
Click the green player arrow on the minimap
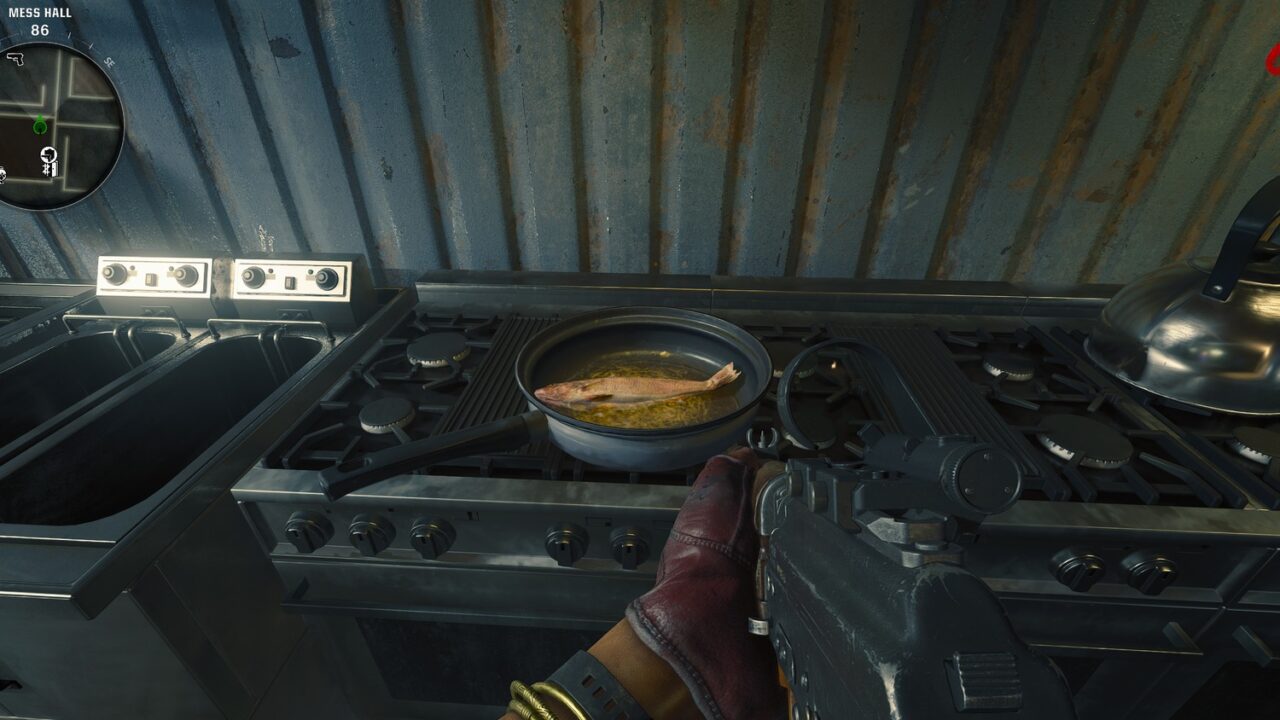tap(39, 126)
